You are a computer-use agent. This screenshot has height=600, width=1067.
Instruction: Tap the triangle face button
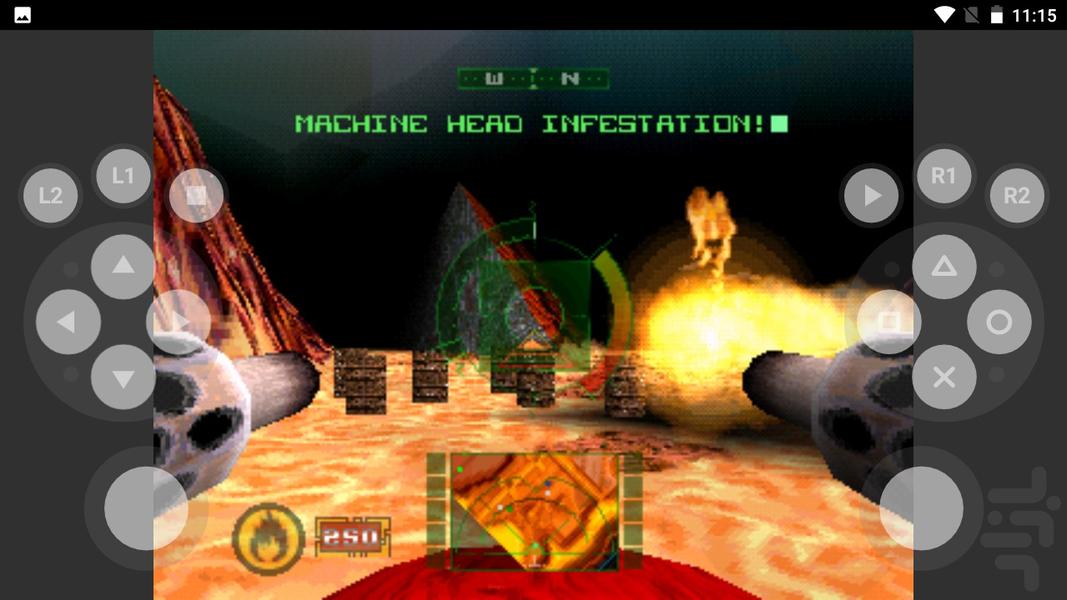[944, 266]
